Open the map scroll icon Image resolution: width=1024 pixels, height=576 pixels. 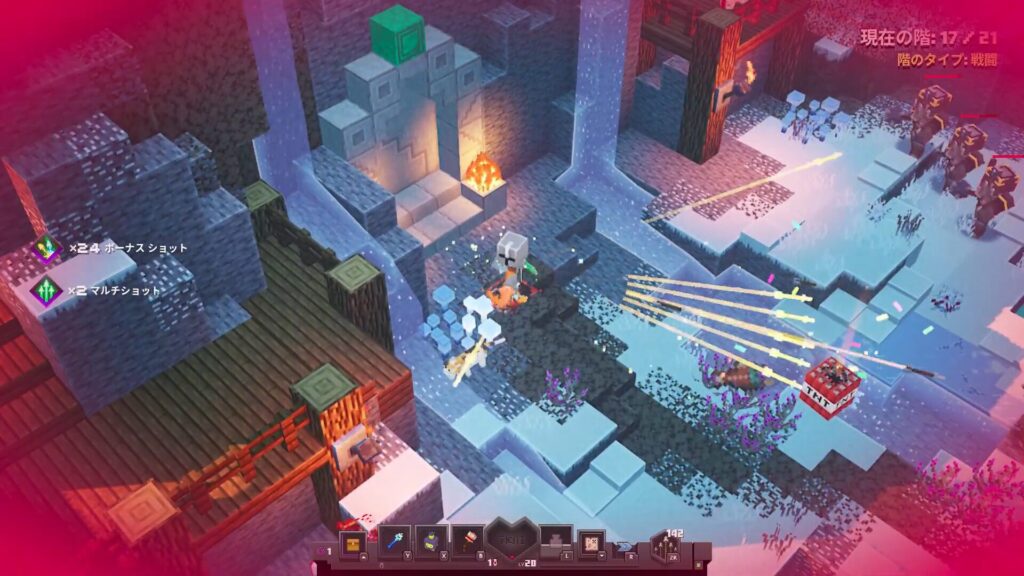(x=592, y=542)
